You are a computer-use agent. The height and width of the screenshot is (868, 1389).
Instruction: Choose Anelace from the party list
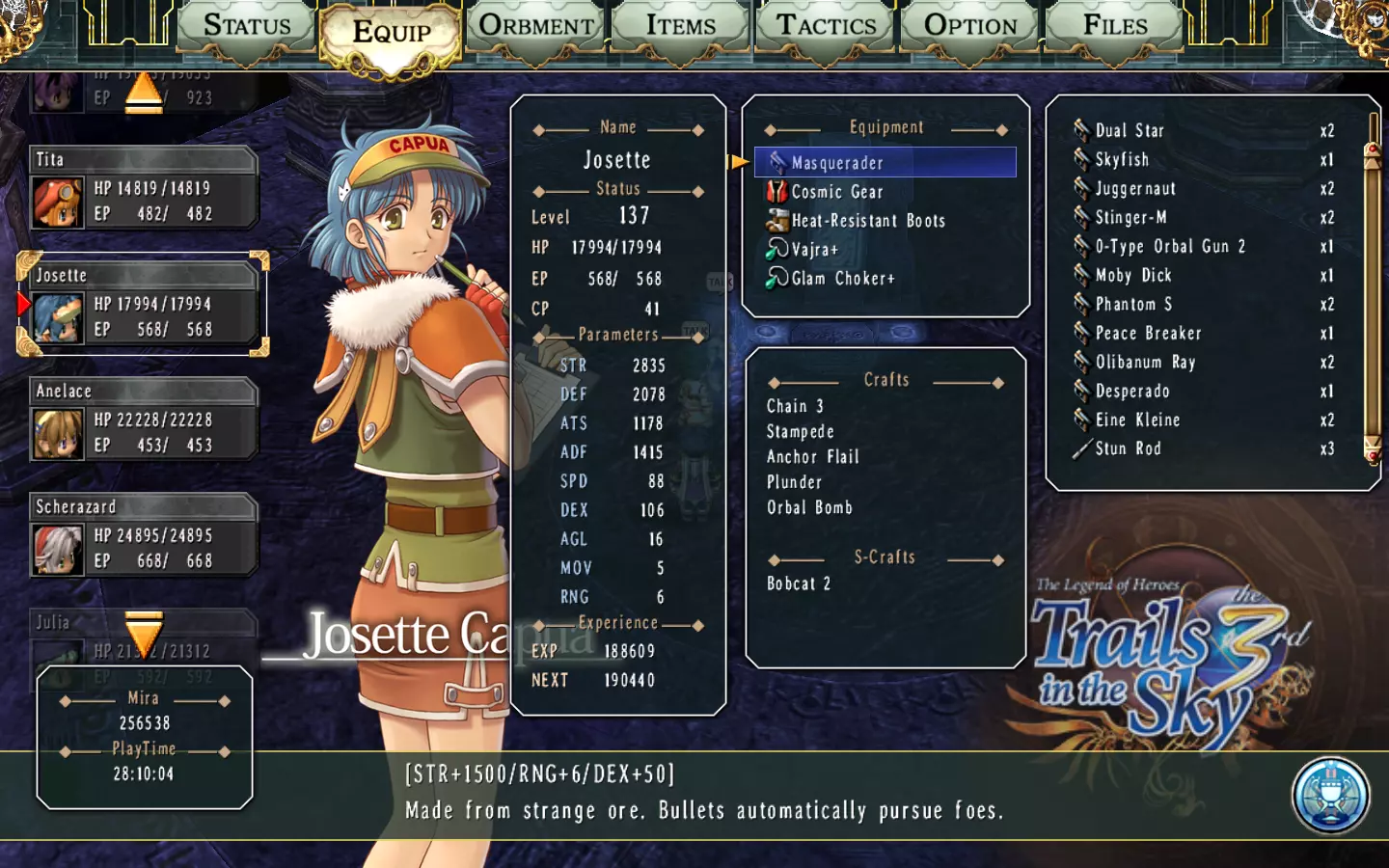pyautogui.click(x=145, y=420)
